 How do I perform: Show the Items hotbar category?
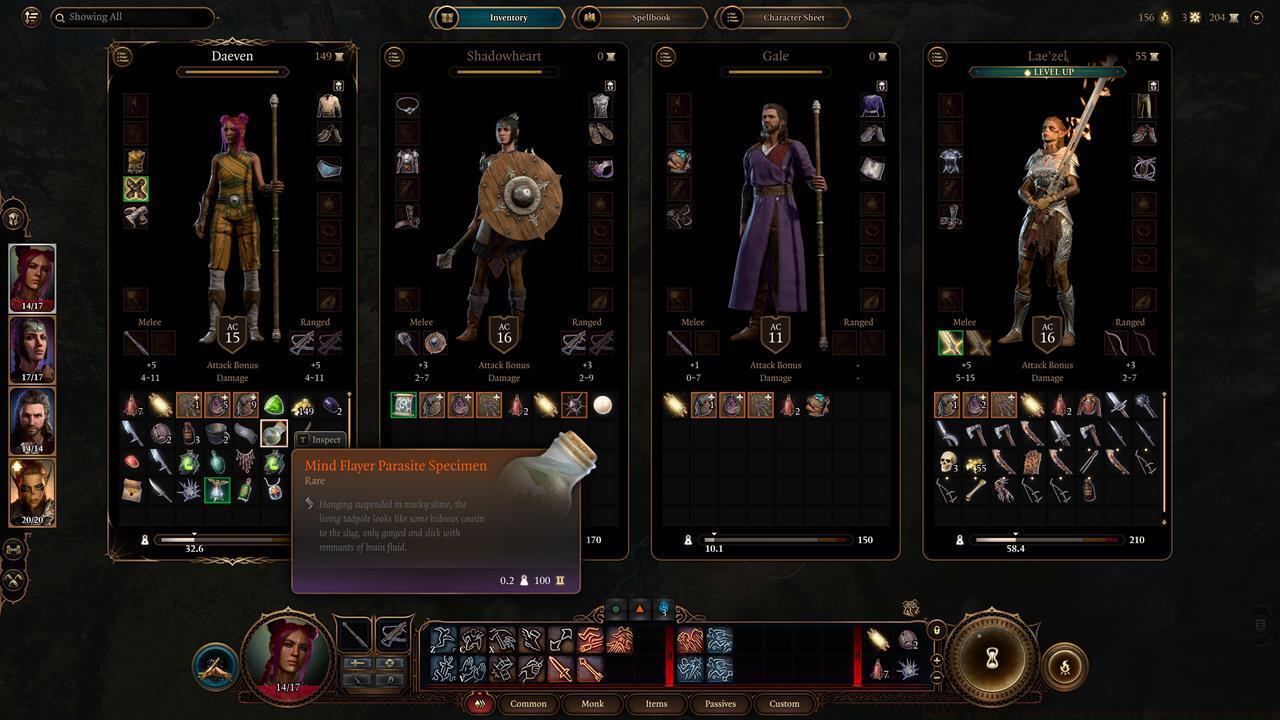pyautogui.click(x=656, y=703)
